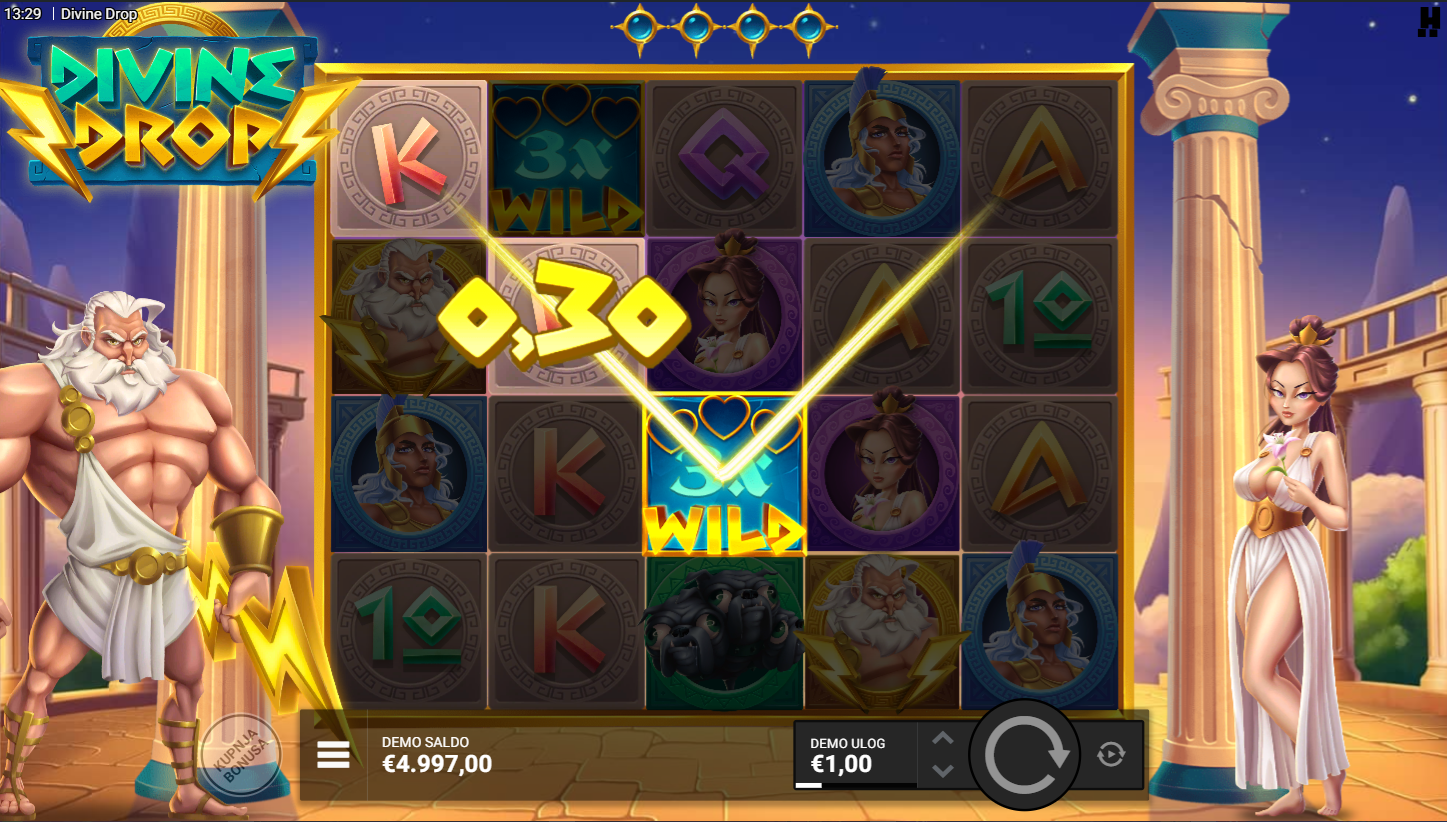Screen dimensions: 1447x822
Task: Open the Kupnja Bonusa bonus buy button
Action: [x=240, y=754]
